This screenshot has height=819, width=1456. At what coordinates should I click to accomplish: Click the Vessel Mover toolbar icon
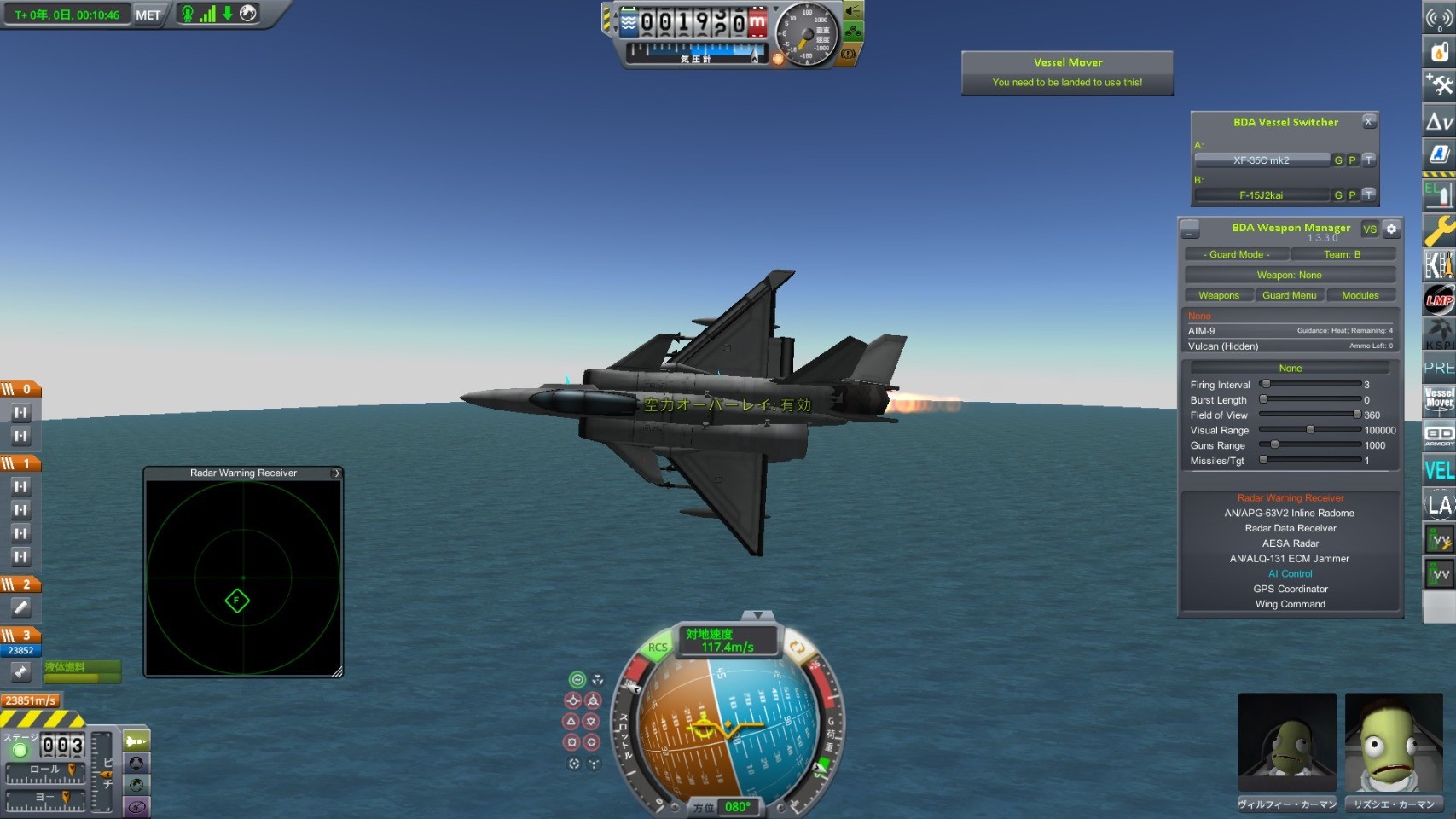pyautogui.click(x=1439, y=399)
